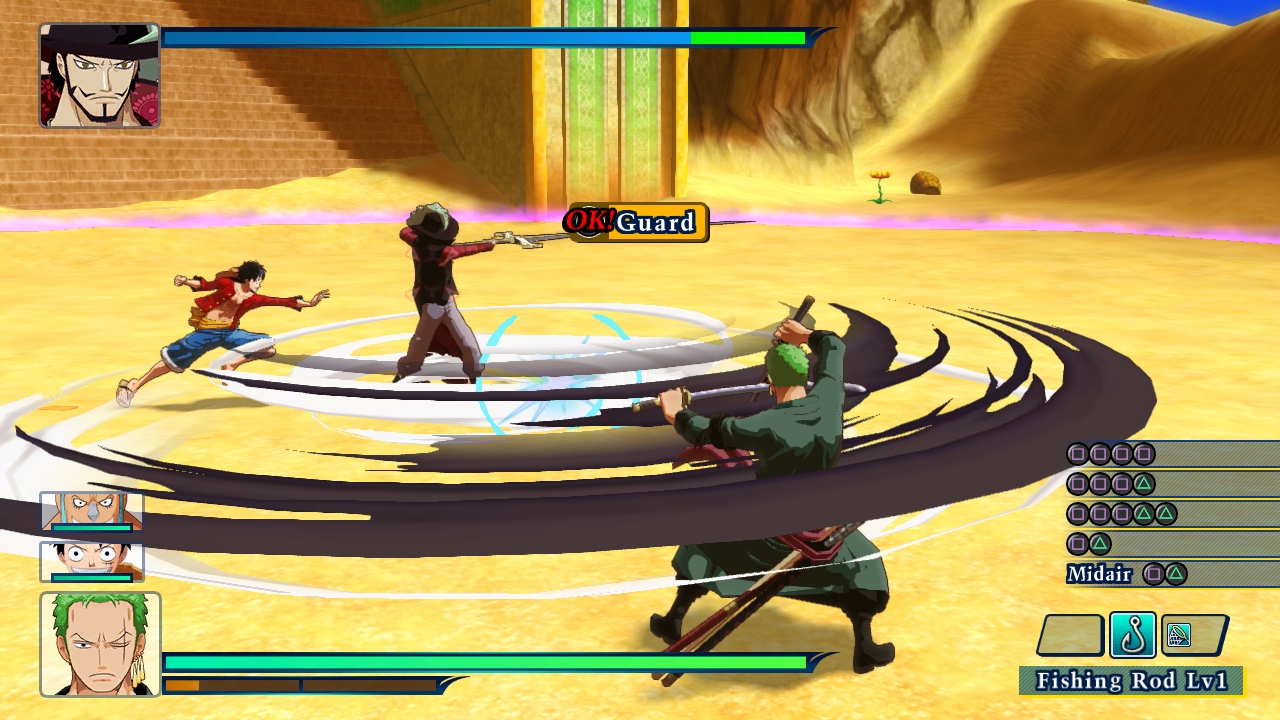Click the orange gauge segment below Zoro's health bar
1280x720 pixels.
[x=180, y=685]
